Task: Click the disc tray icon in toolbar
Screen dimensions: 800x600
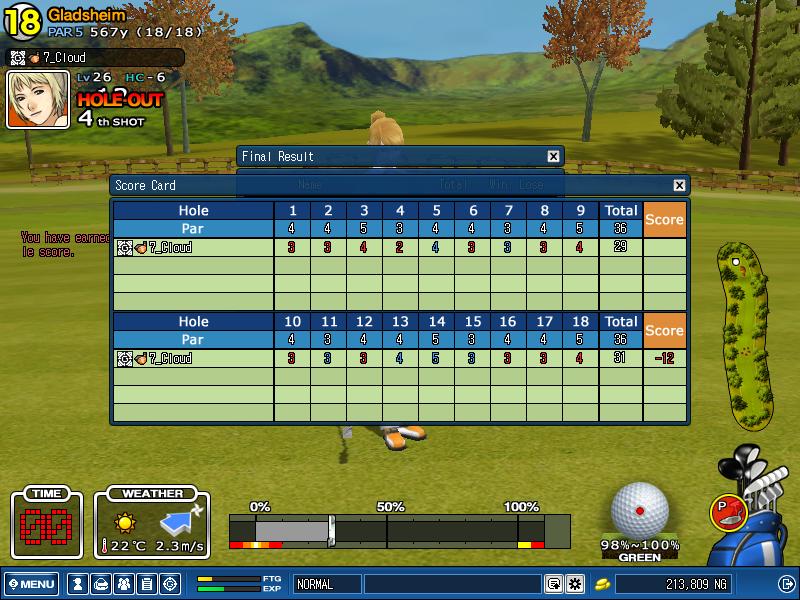Action: (x=100, y=584)
